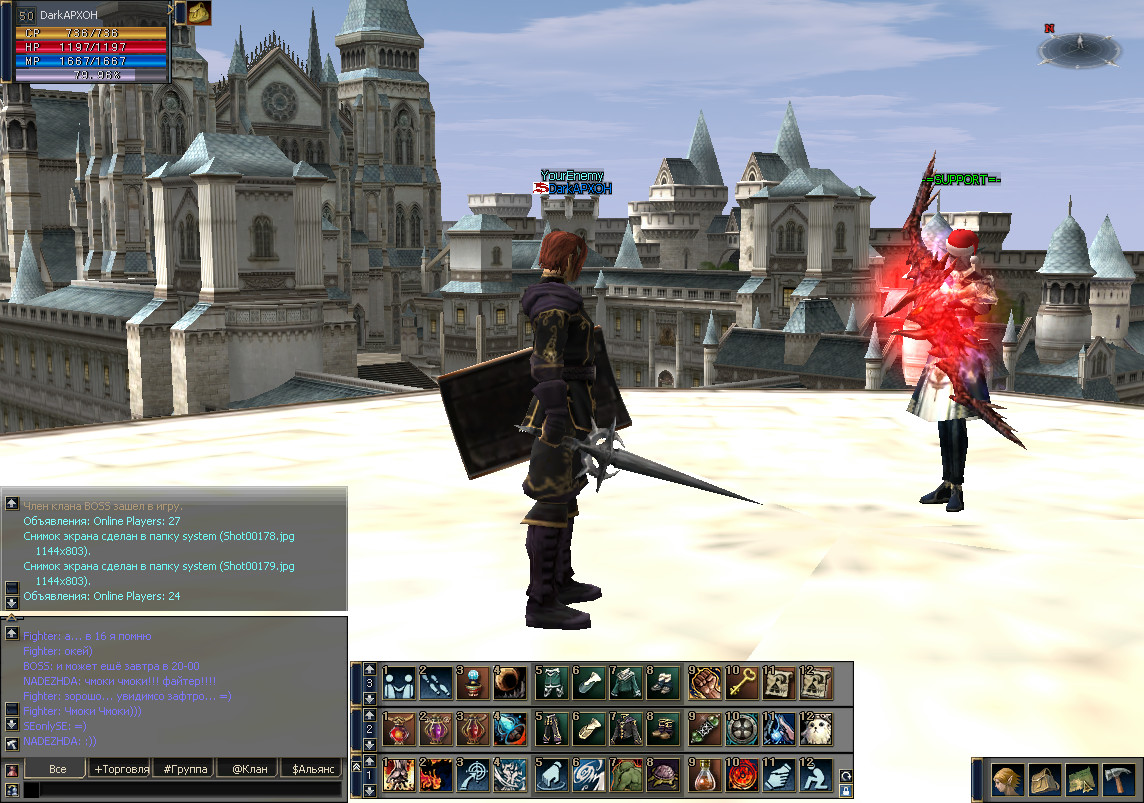Toggle the sit/kneel action icon
This screenshot has height=803, width=1144.
pyautogui.click(x=817, y=775)
